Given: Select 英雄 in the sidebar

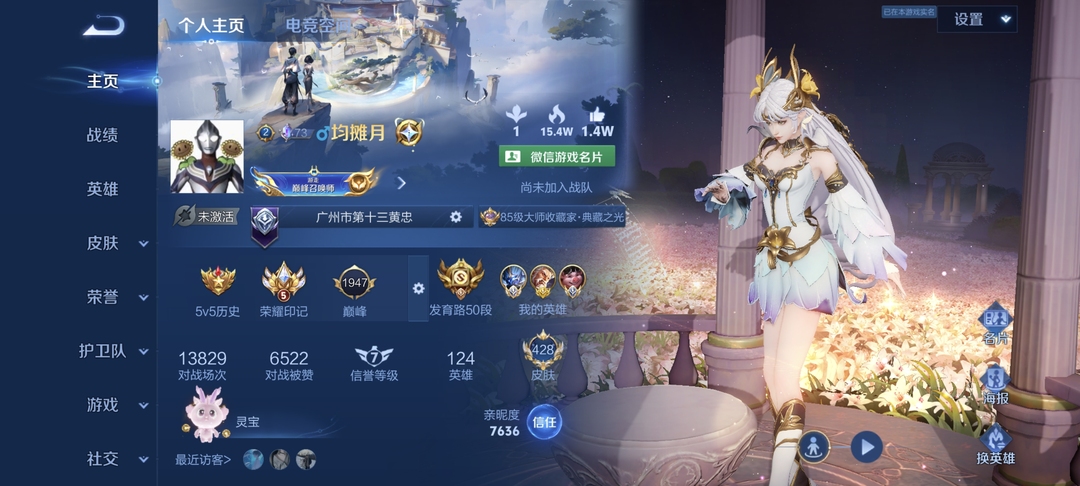Looking at the screenshot, I should tap(102, 189).
